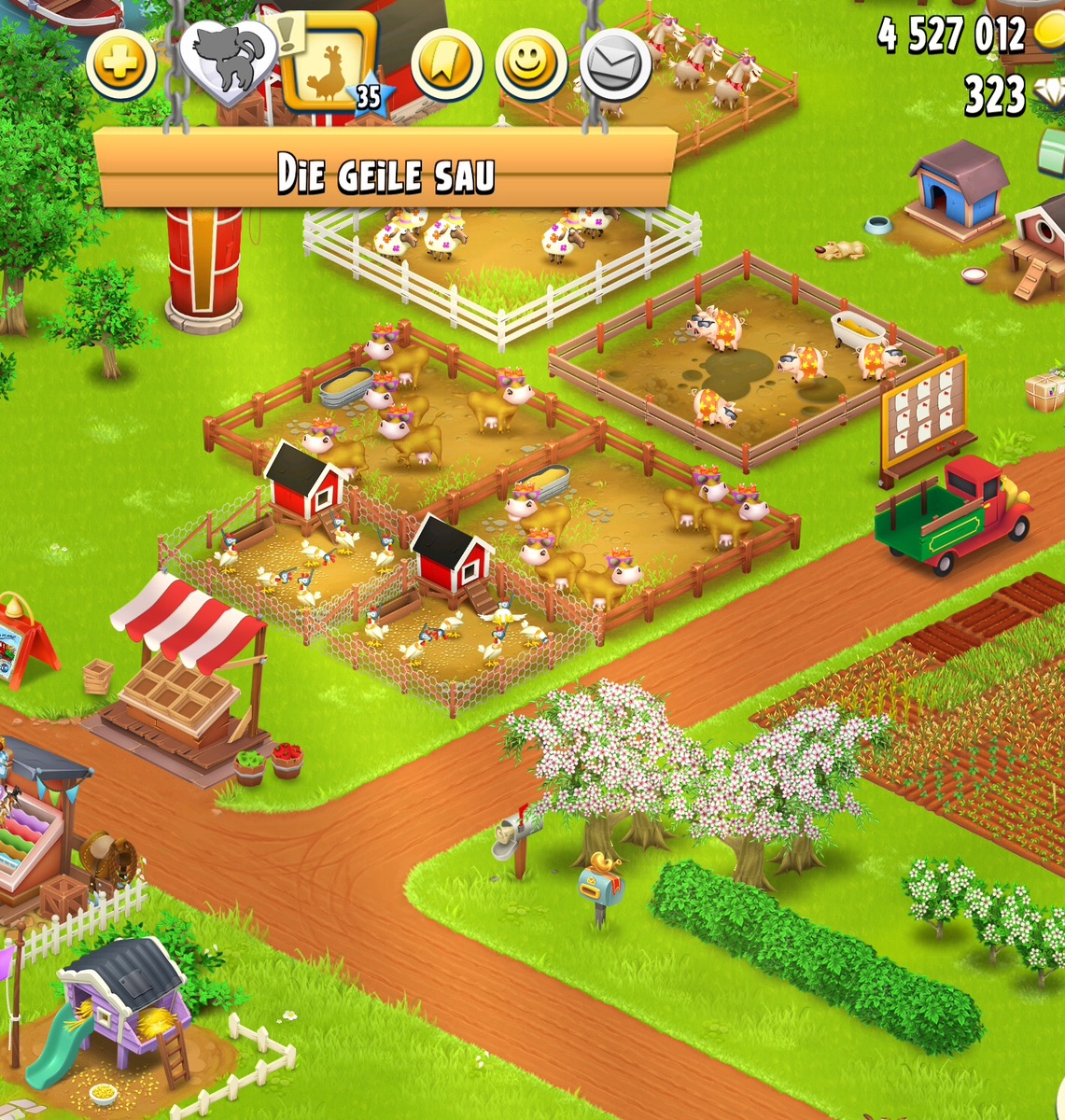This screenshot has height=1120, width=1065.
Task: Click the yellow smiley face button
Action: (x=531, y=65)
